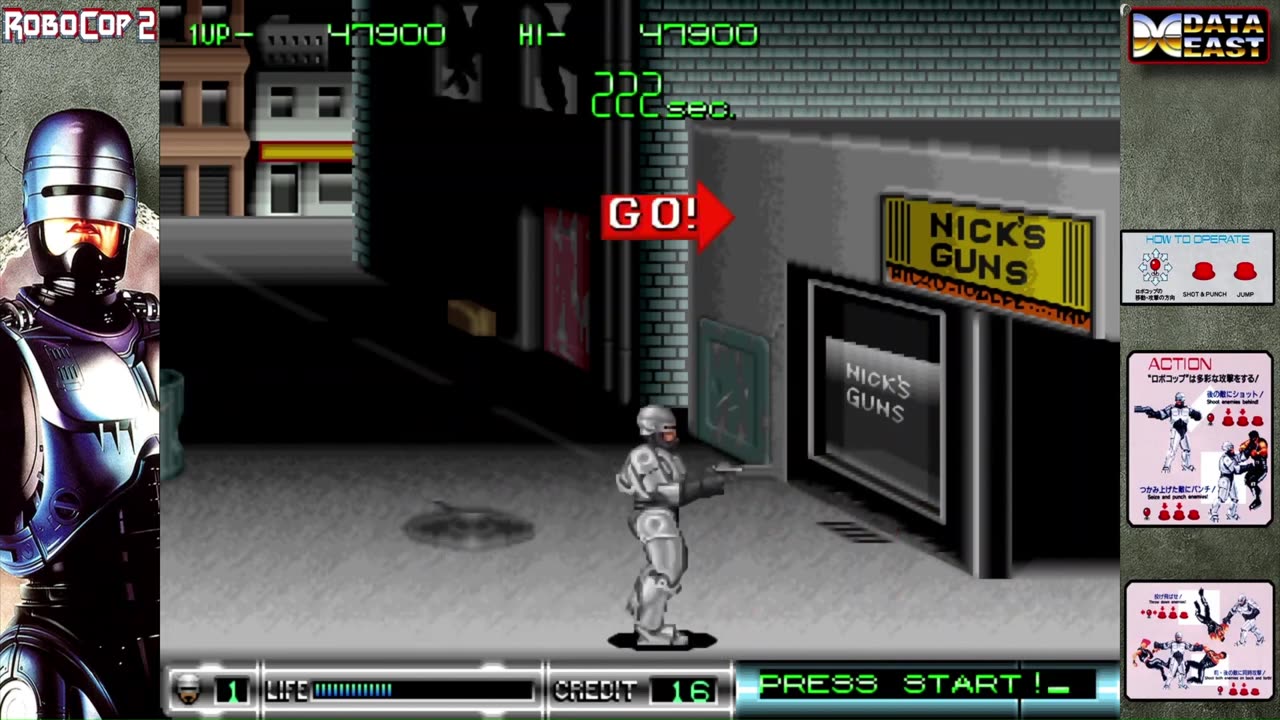Toggle the 1UP score display
Viewport: 1280px width, 720px height.
(310, 33)
